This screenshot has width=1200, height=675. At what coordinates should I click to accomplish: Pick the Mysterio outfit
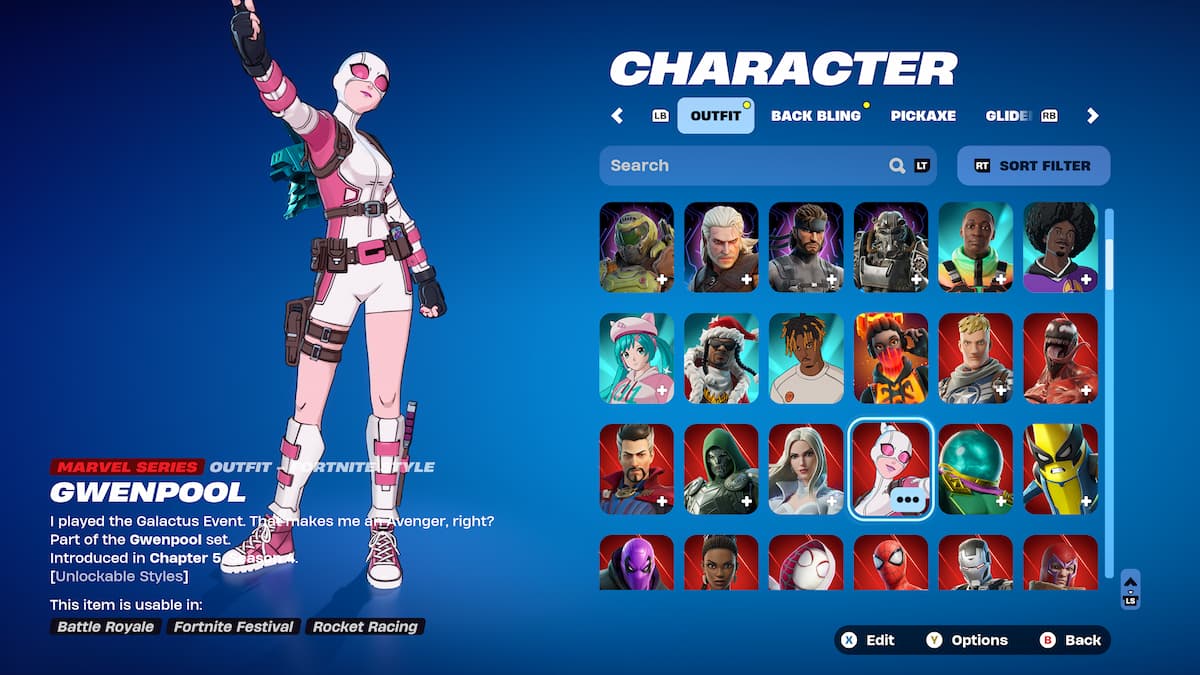[975, 470]
